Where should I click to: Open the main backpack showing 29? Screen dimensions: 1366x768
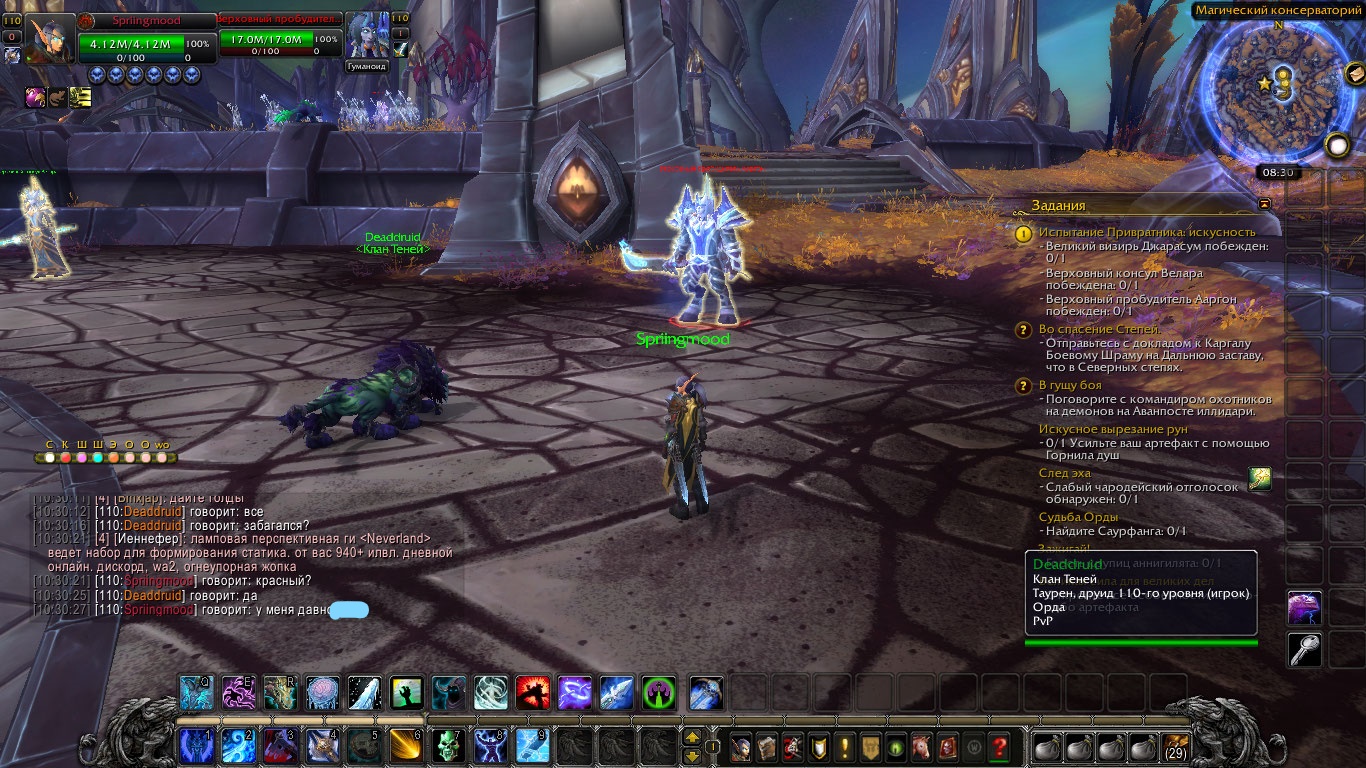(x=1176, y=746)
